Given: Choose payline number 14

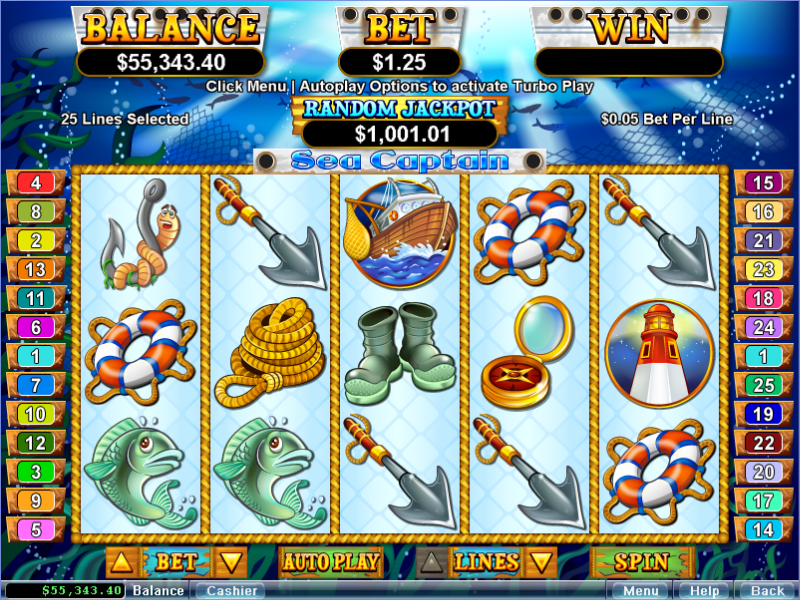Looking at the screenshot, I should click(763, 530).
